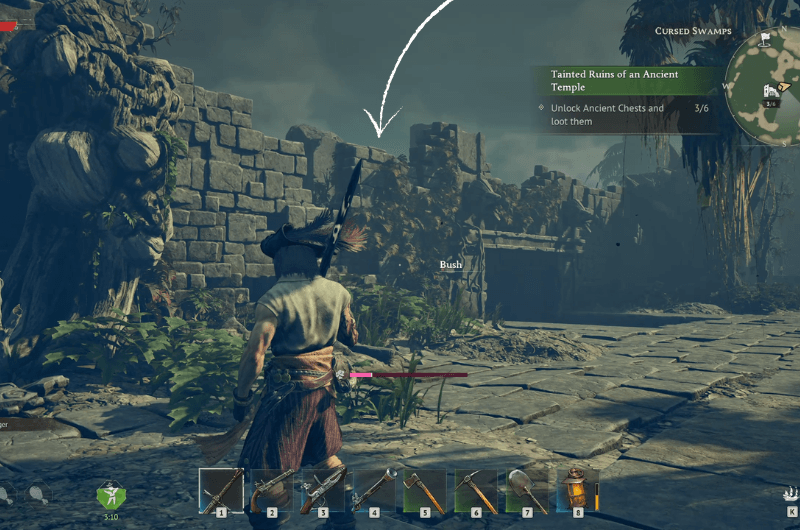Choose the hotbar slot 3 firearm

click(323, 490)
